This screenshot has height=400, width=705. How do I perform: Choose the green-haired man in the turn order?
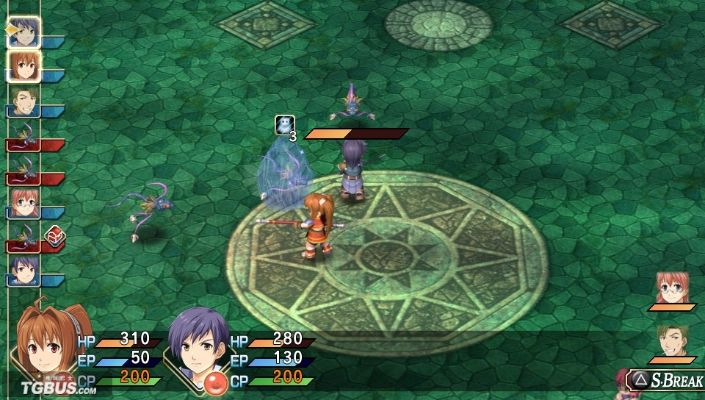click(24, 101)
